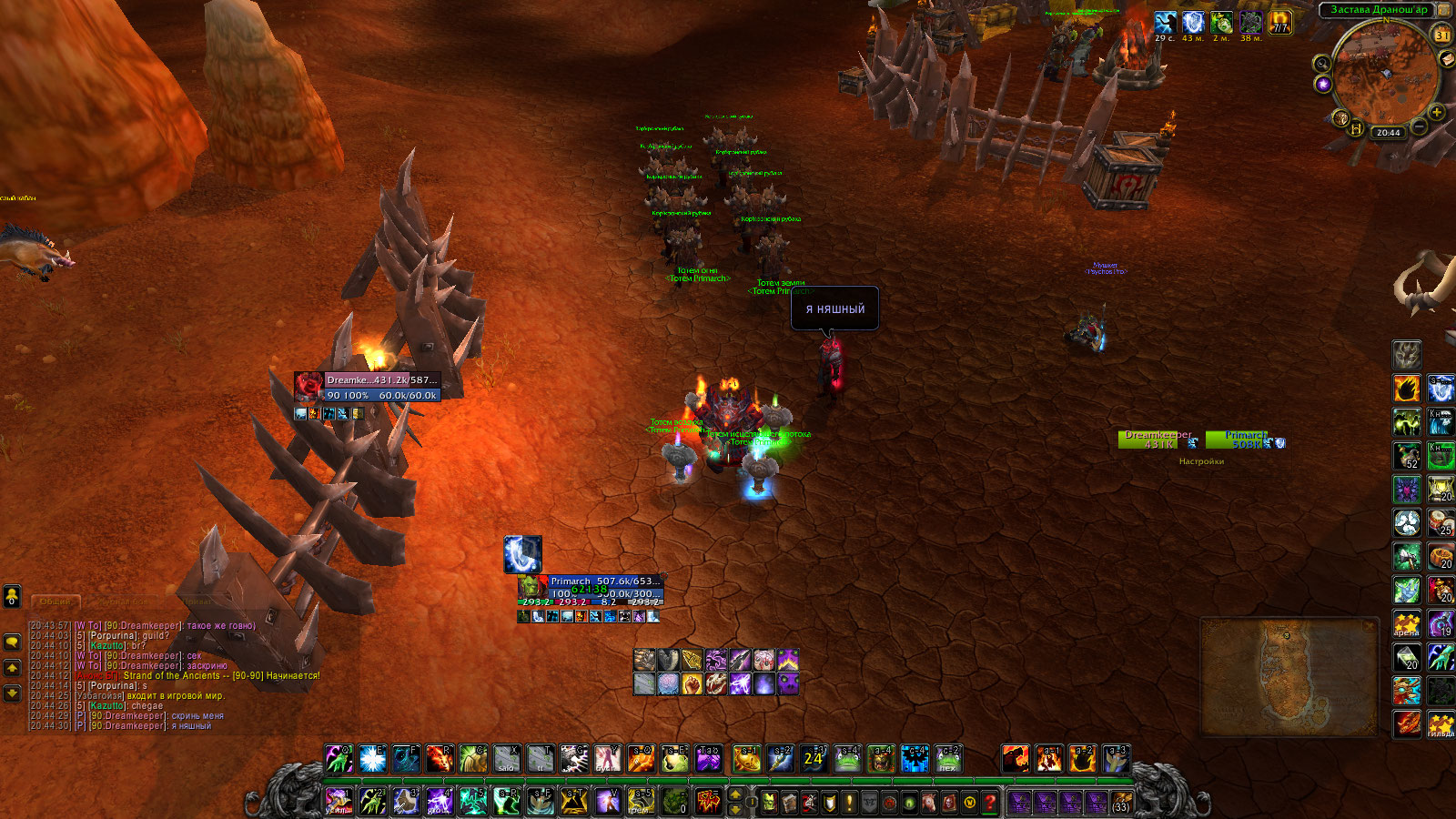
Task: Click the shield buff with 43 м. timer
Action: [1193, 22]
